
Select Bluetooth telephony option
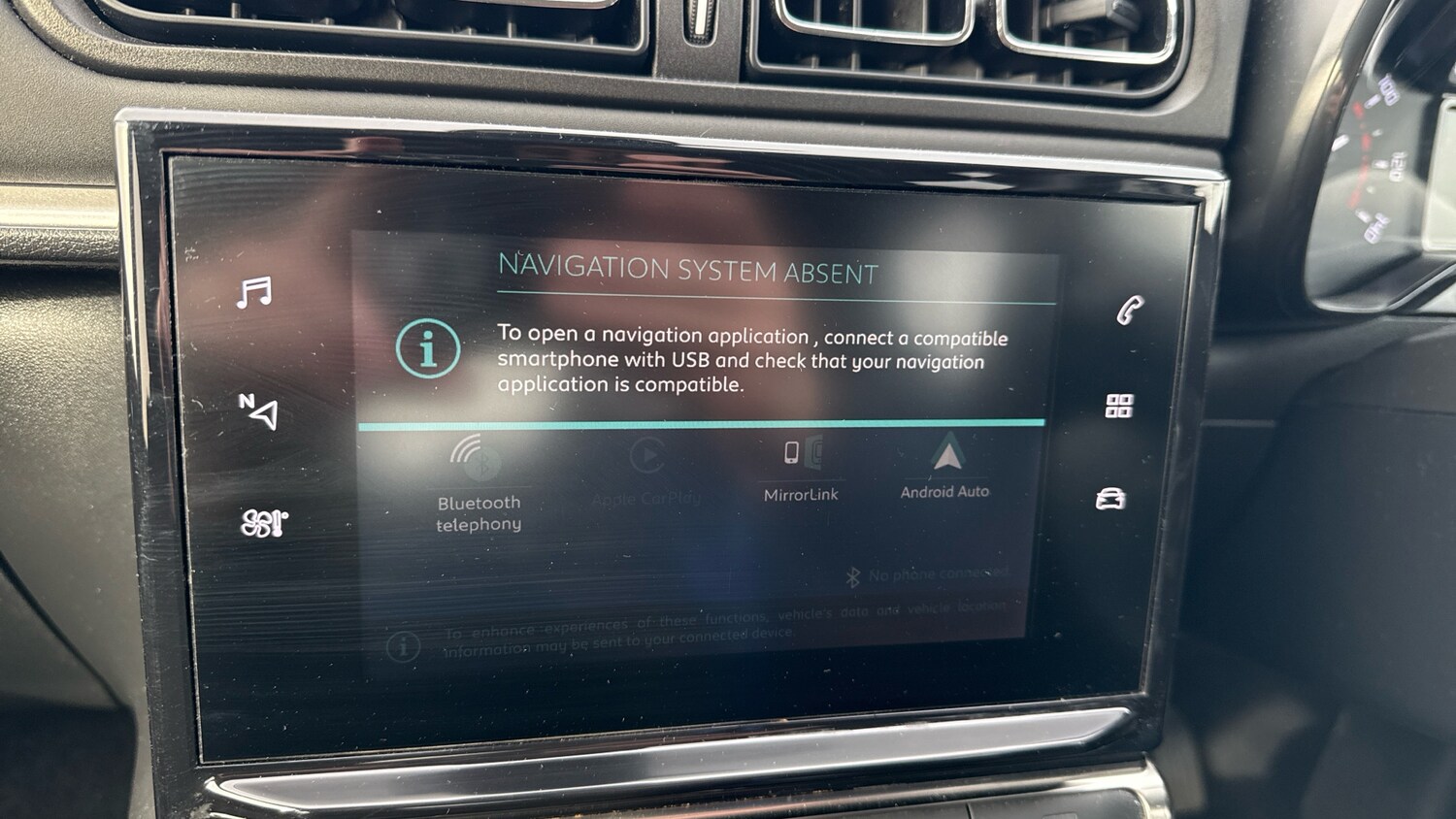(x=479, y=483)
